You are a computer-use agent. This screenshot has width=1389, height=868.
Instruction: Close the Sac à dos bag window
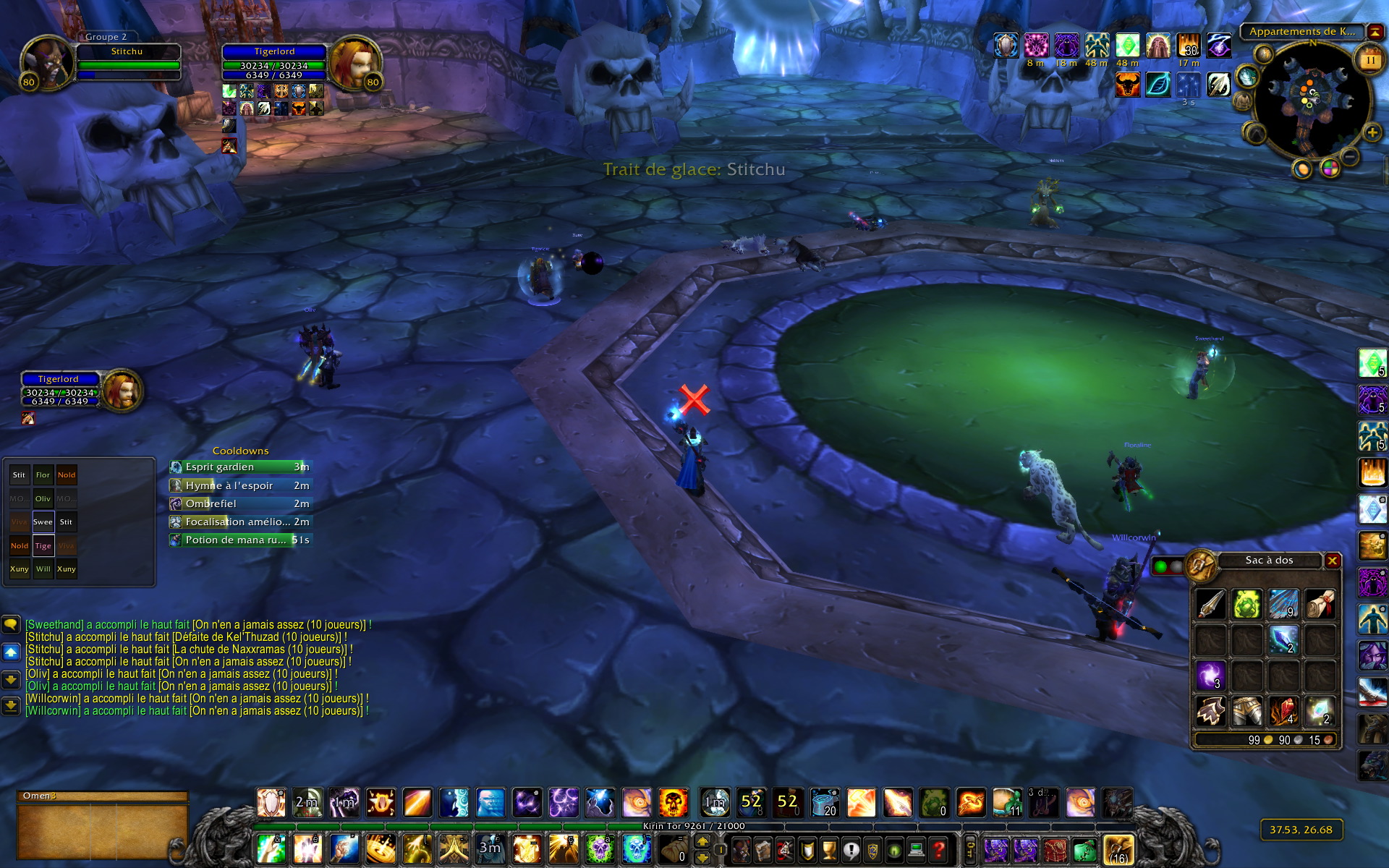pos(1332,561)
